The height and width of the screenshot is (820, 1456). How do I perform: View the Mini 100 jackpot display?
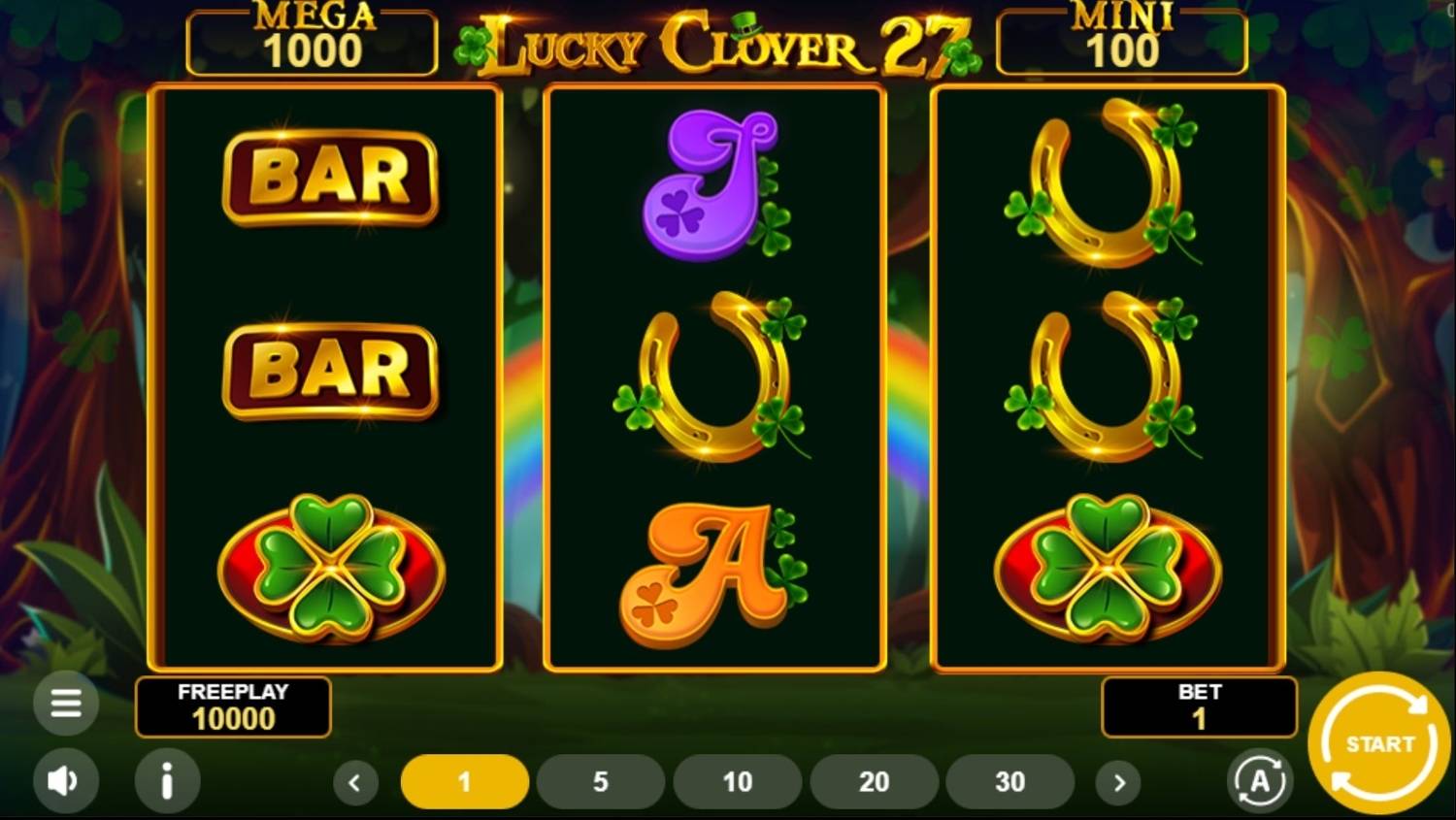click(1123, 39)
